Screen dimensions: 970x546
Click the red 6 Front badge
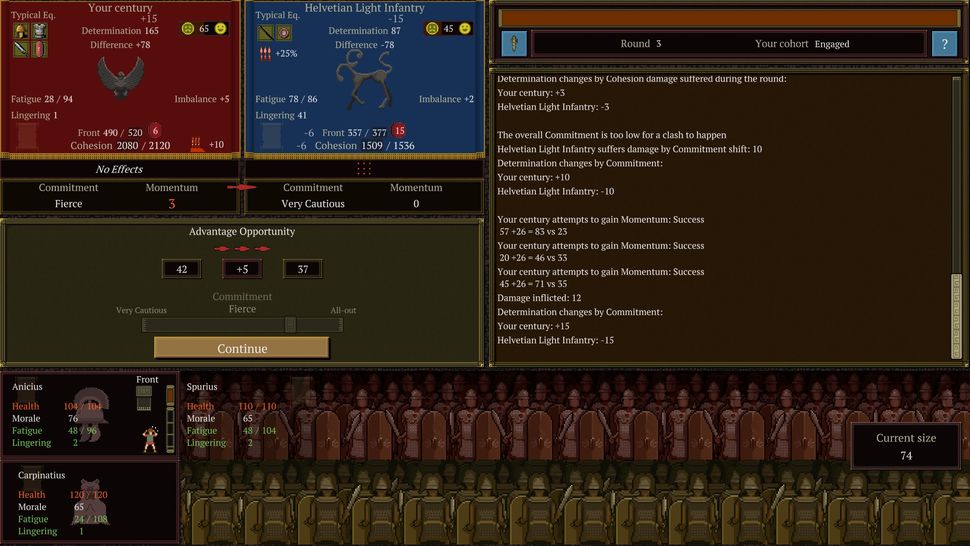pyautogui.click(x=155, y=131)
